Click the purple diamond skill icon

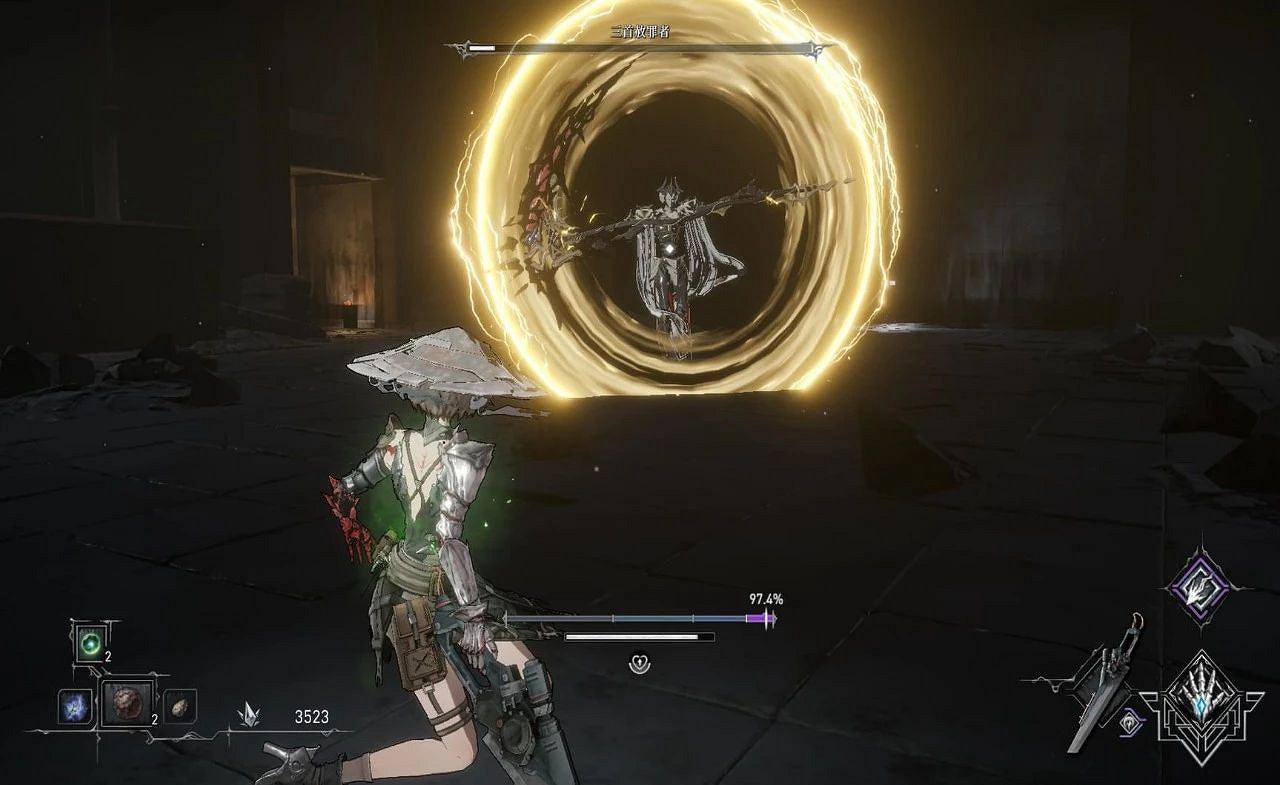point(1199,587)
